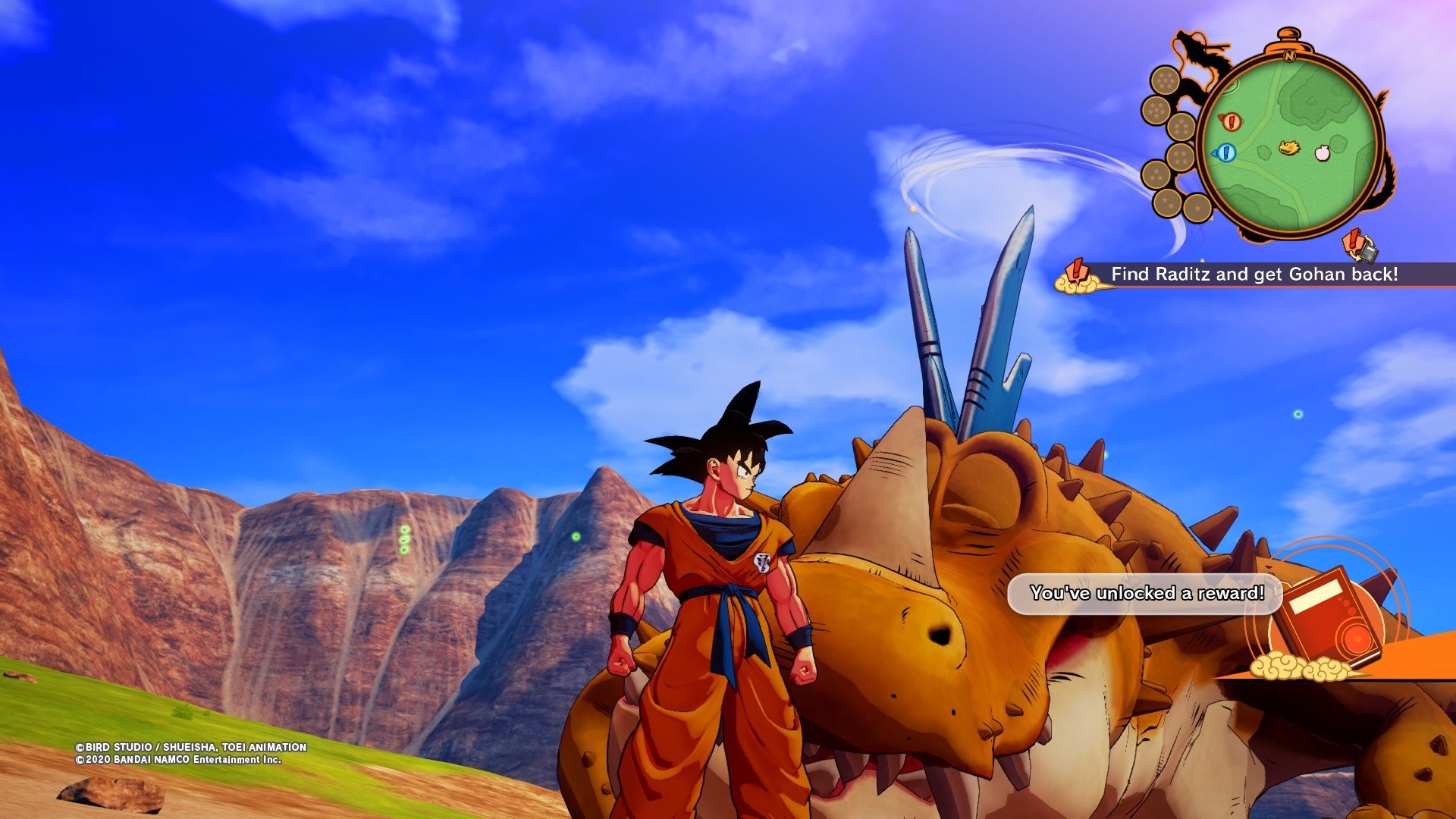The image size is (1456, 819).
Task: Click the compass north indicator atop minimap
Action: pos(1289,55)
